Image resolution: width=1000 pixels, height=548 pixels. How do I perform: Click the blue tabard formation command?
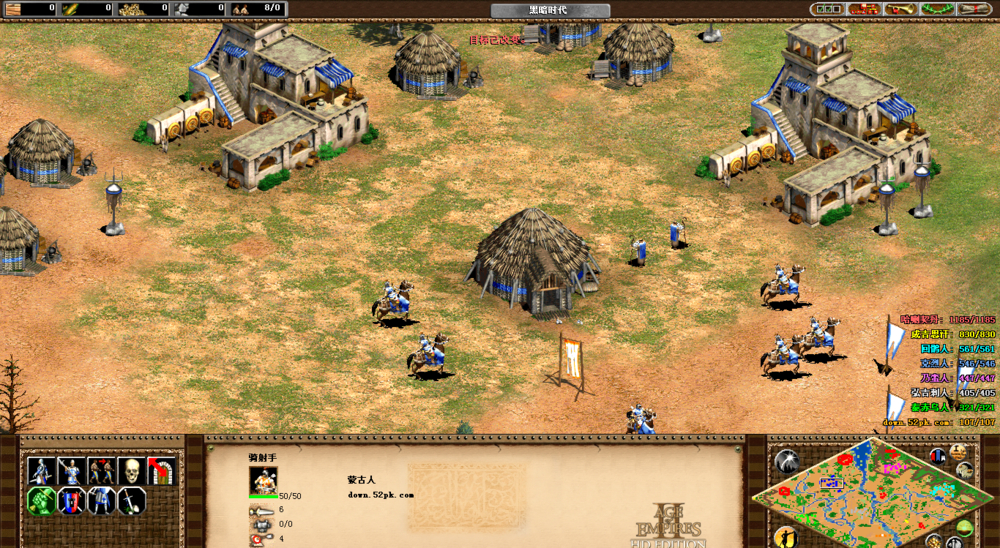[101, 501]
